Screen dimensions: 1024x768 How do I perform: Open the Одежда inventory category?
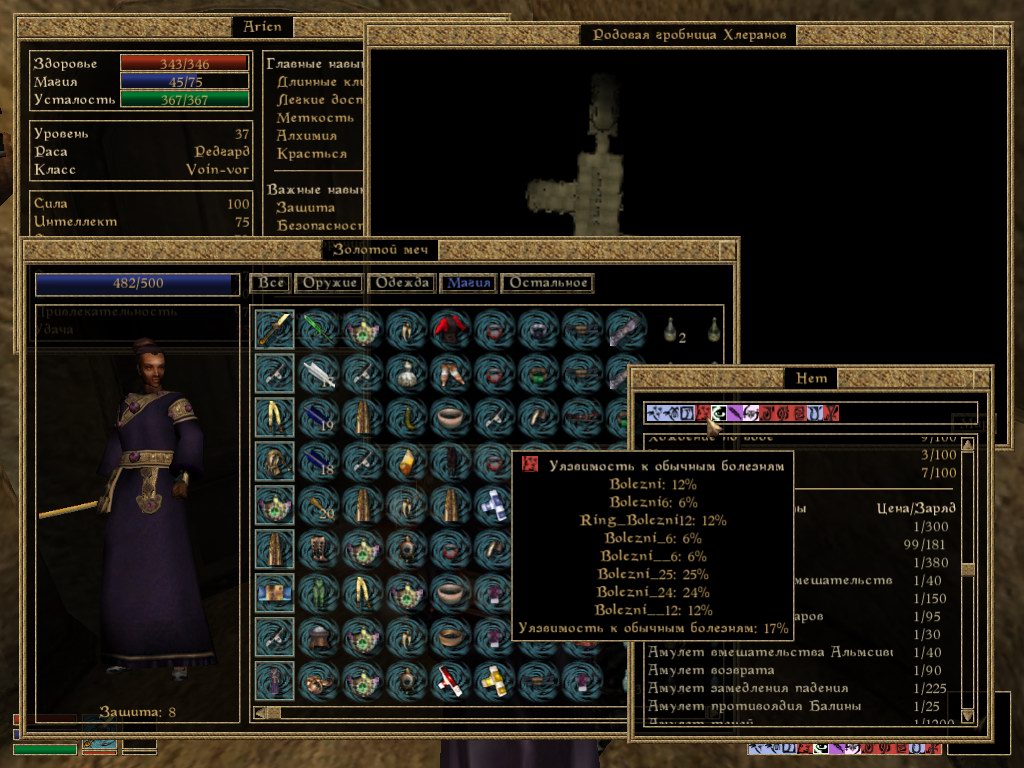point(403,283)
